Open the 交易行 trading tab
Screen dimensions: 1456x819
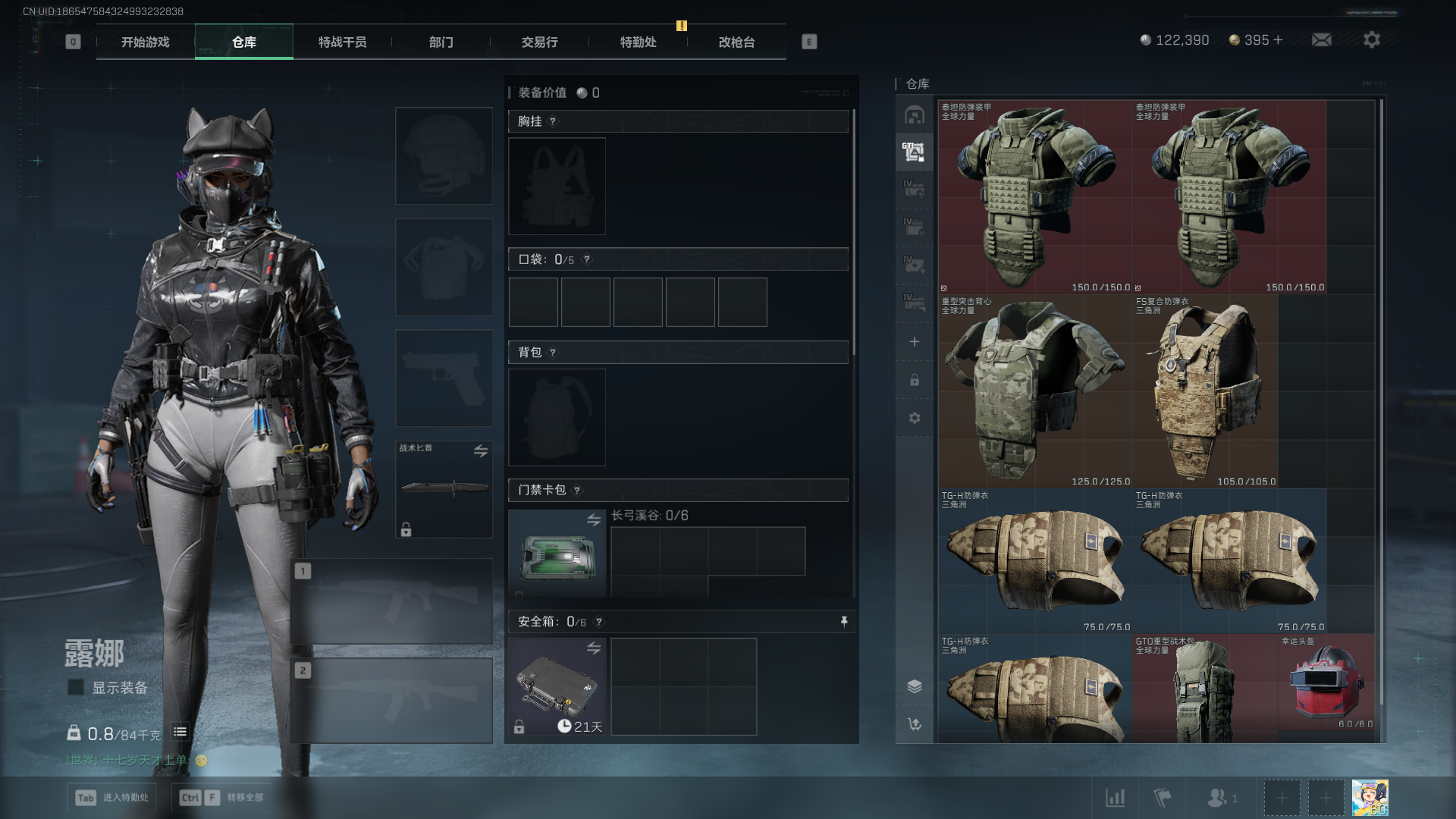click(x=539, y=42)
